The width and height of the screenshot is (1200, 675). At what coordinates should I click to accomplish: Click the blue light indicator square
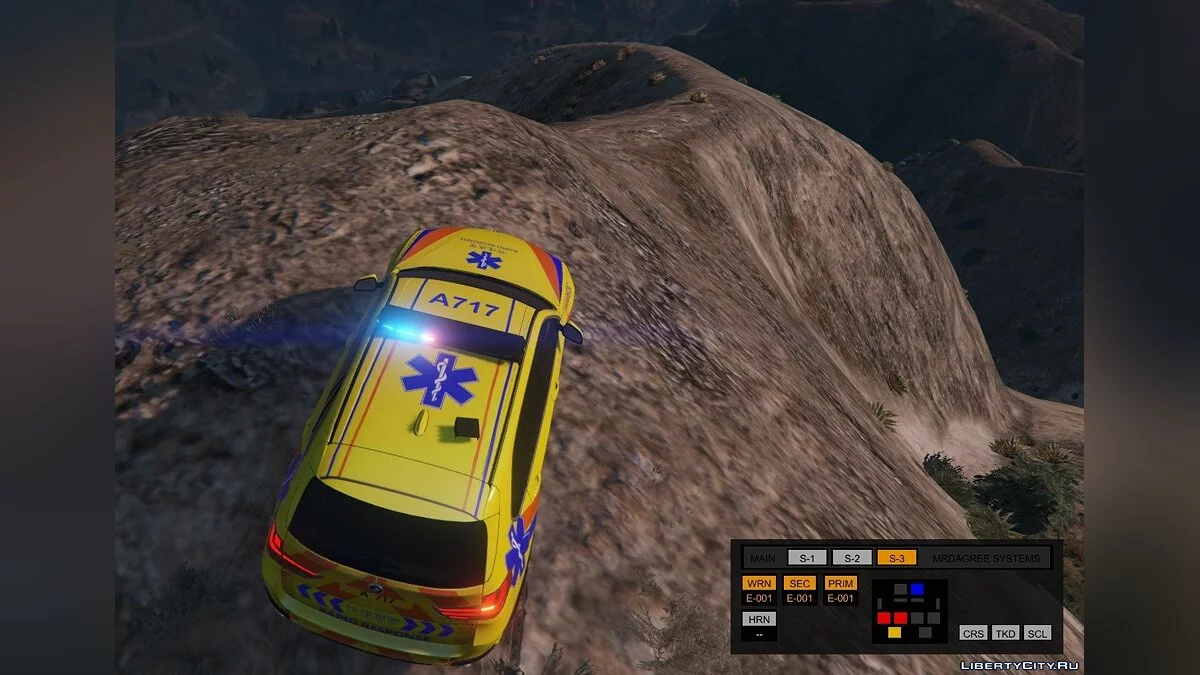click(x=917, y=589)
